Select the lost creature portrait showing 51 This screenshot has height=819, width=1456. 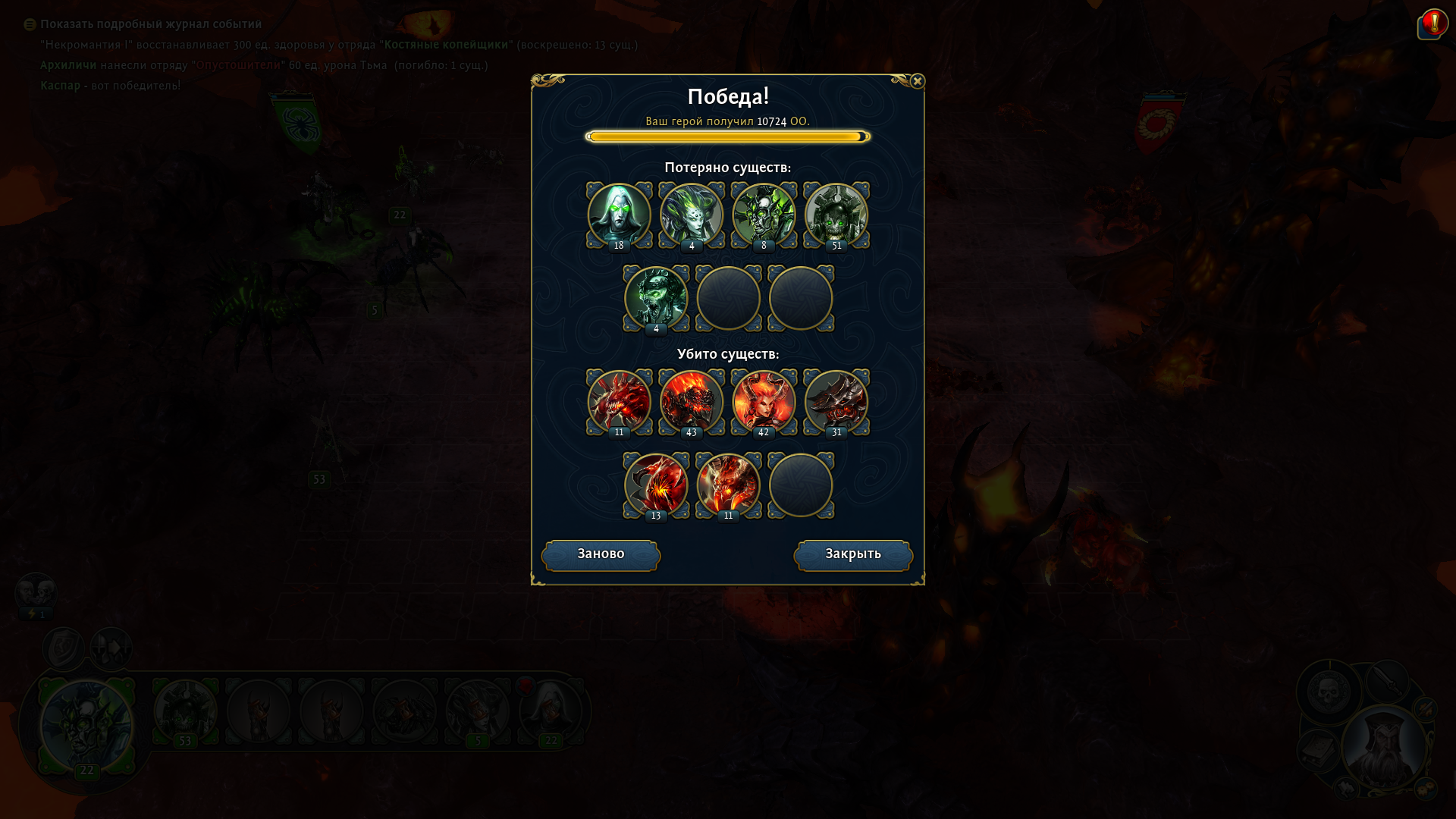(836, 215)
